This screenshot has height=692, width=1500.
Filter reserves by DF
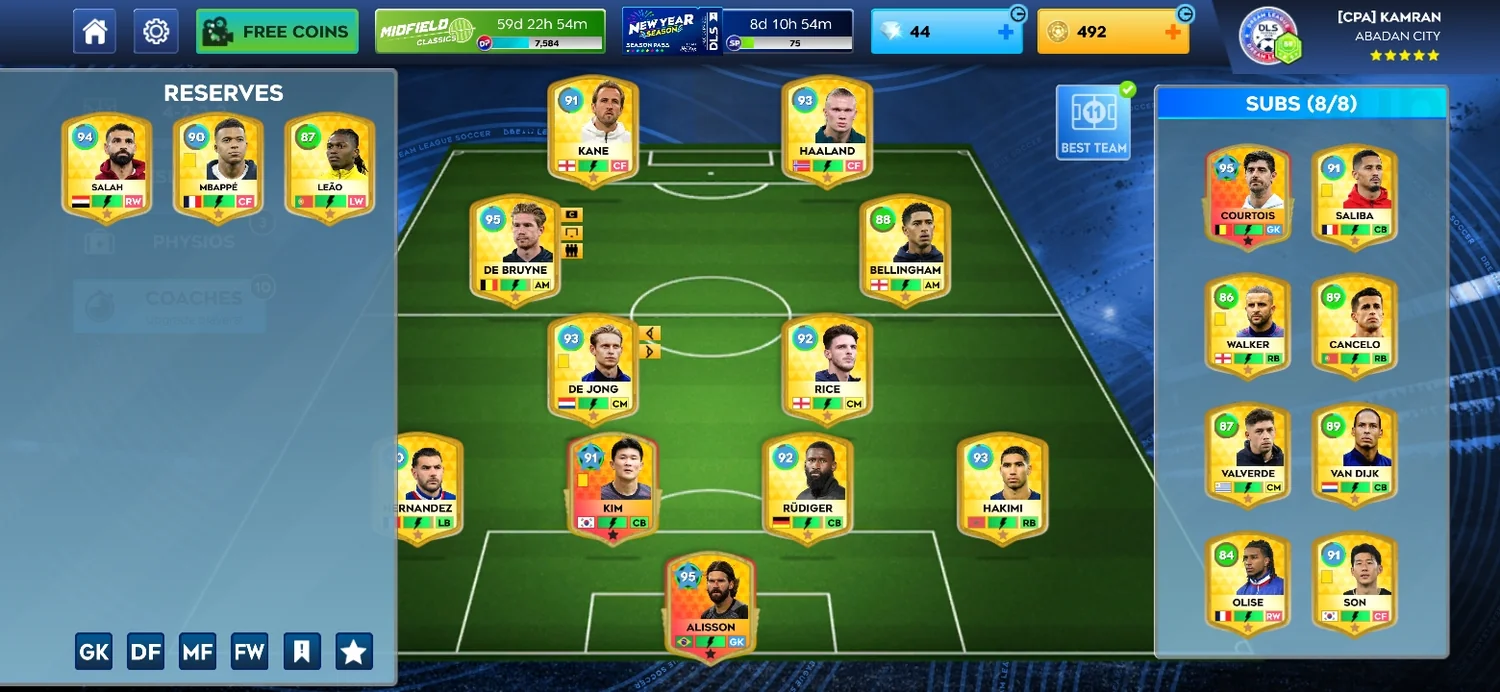coord(146,652)
